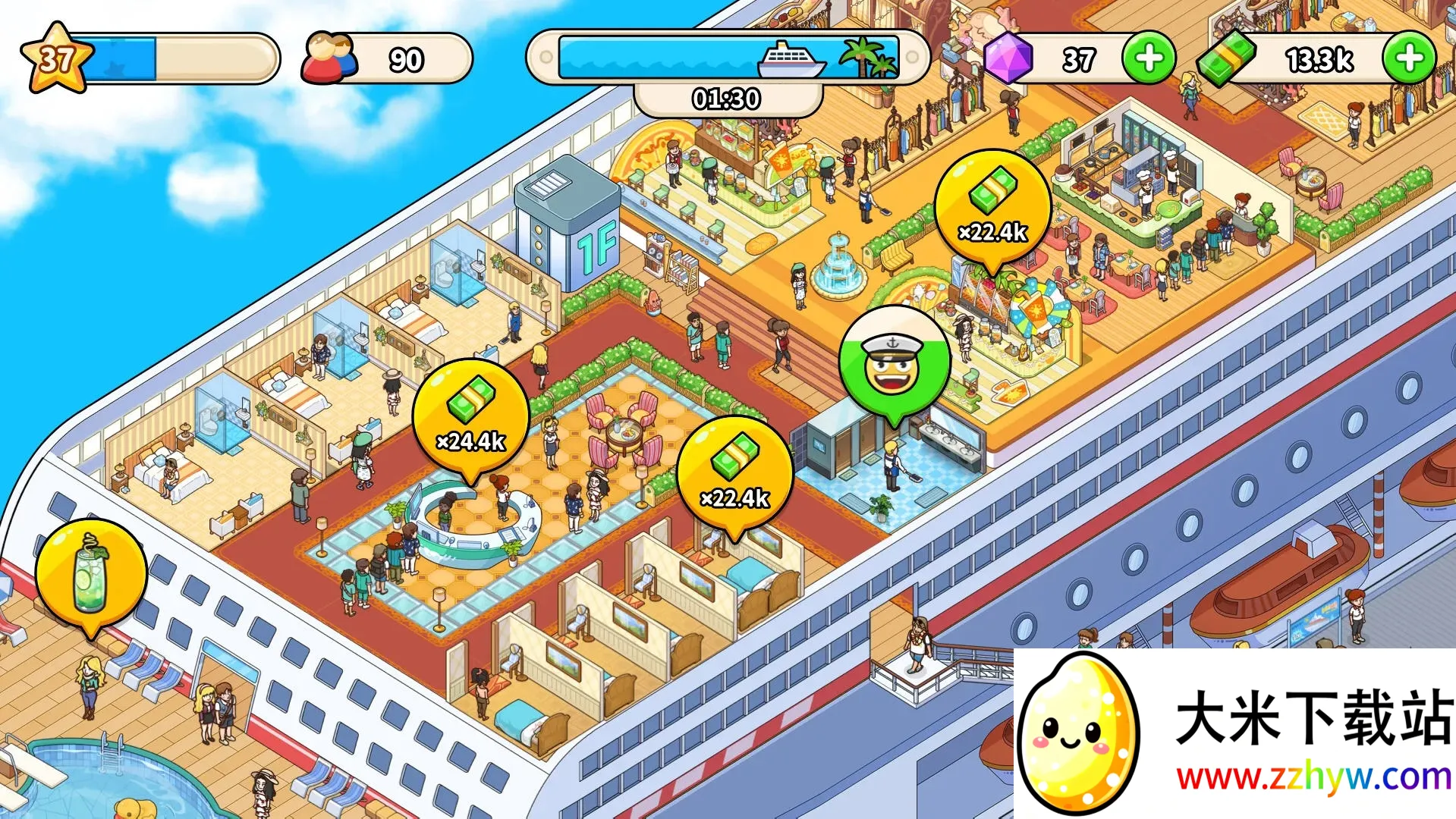Add more cash with plus button
This screenshot has height=819, width=1456.
[x=1409, y=58]
